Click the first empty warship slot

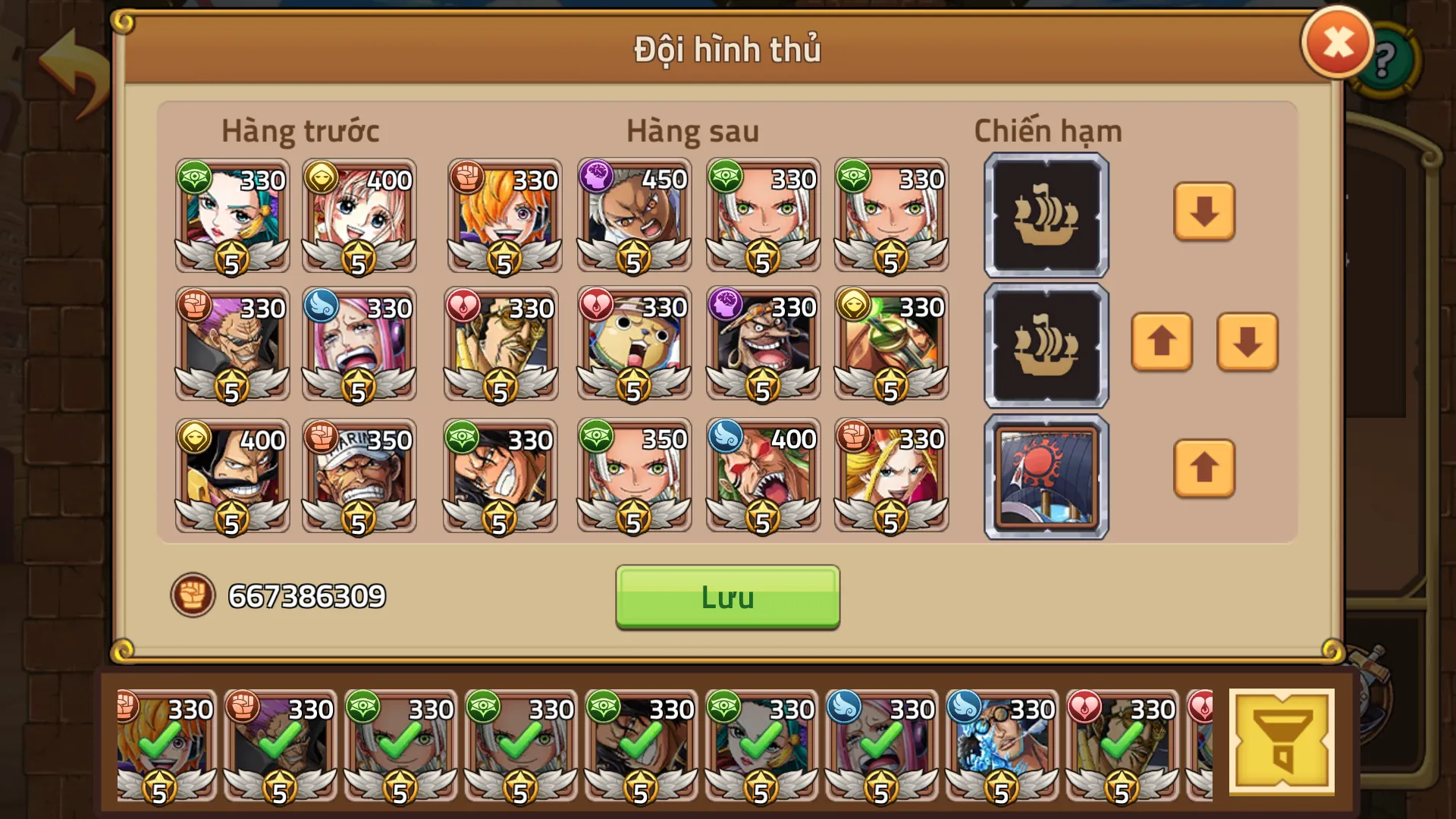coord(1046,216)
